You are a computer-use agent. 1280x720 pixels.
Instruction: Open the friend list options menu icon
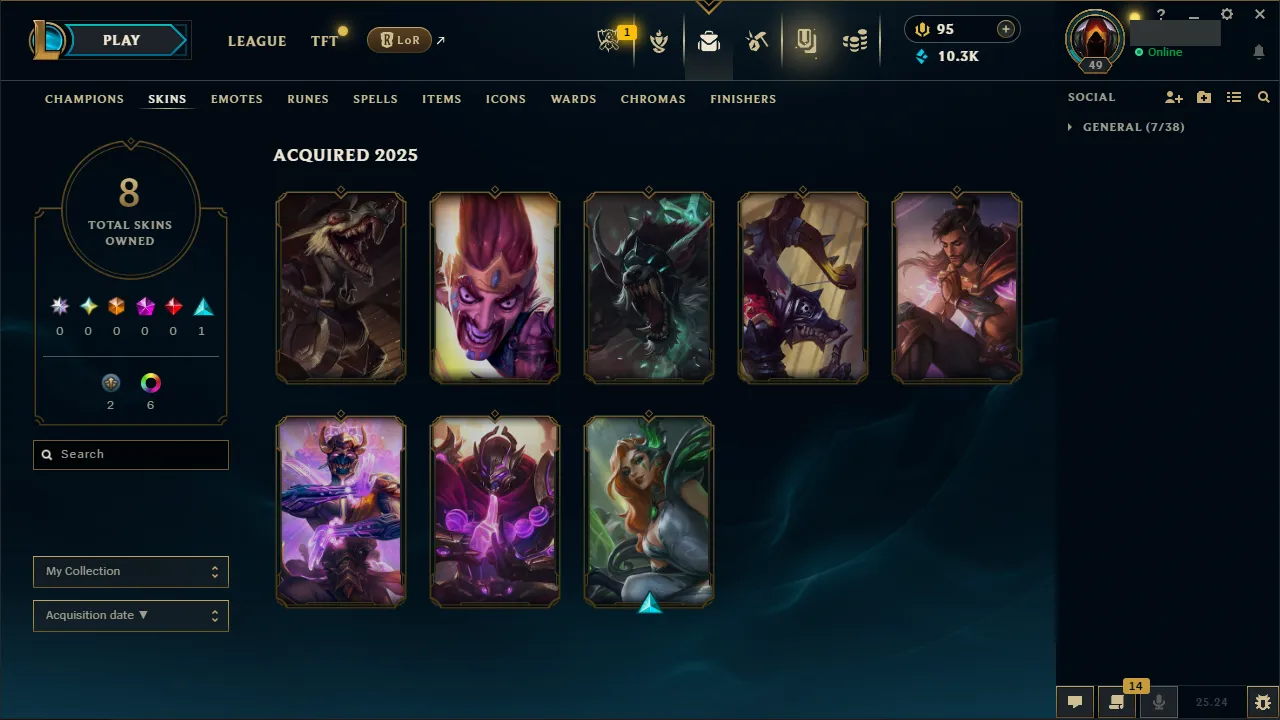[1234, 97]
